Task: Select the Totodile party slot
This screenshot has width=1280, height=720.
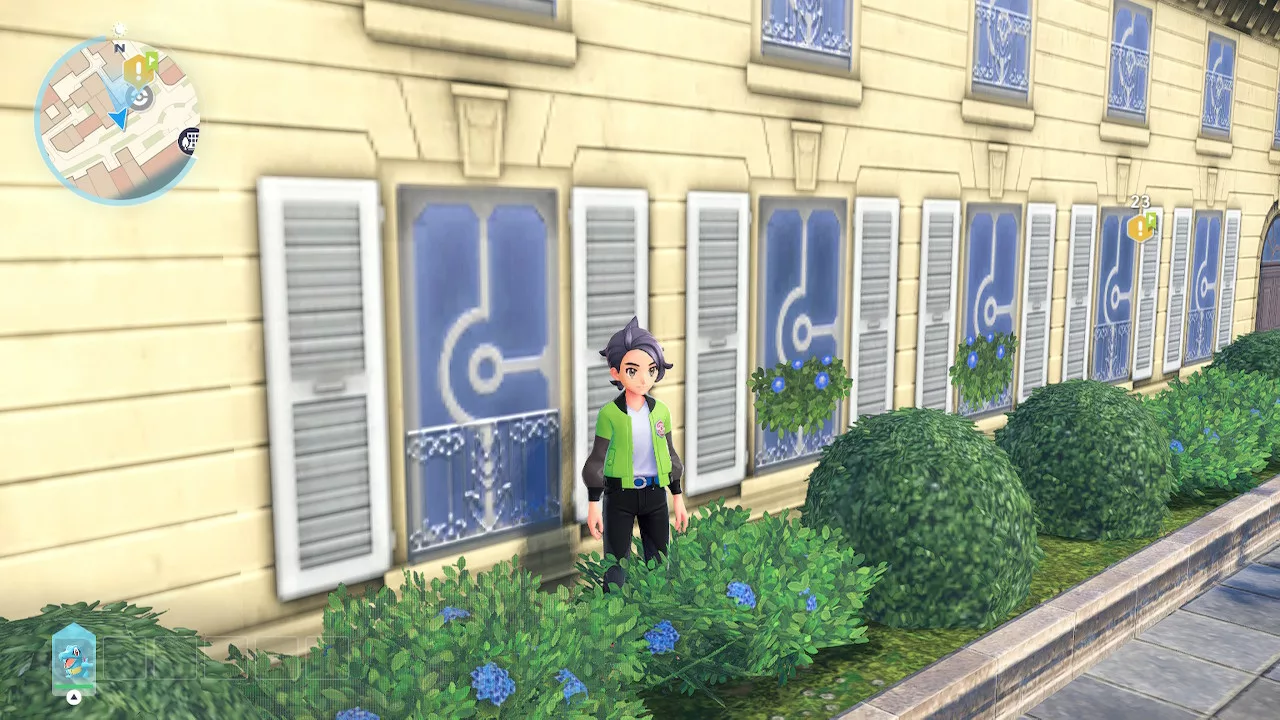Action: tap(74, 659)
